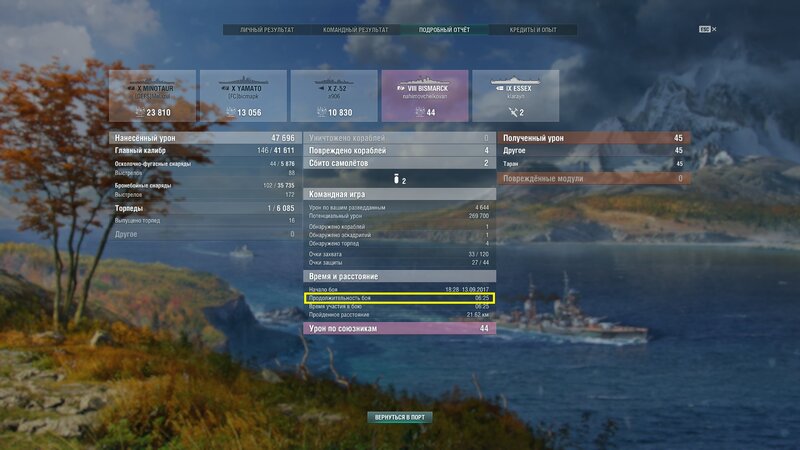The height and width of the screenshot is (450, 800).
Task: Click the X Z-52 ship card
Action: [x=331, y=96]
